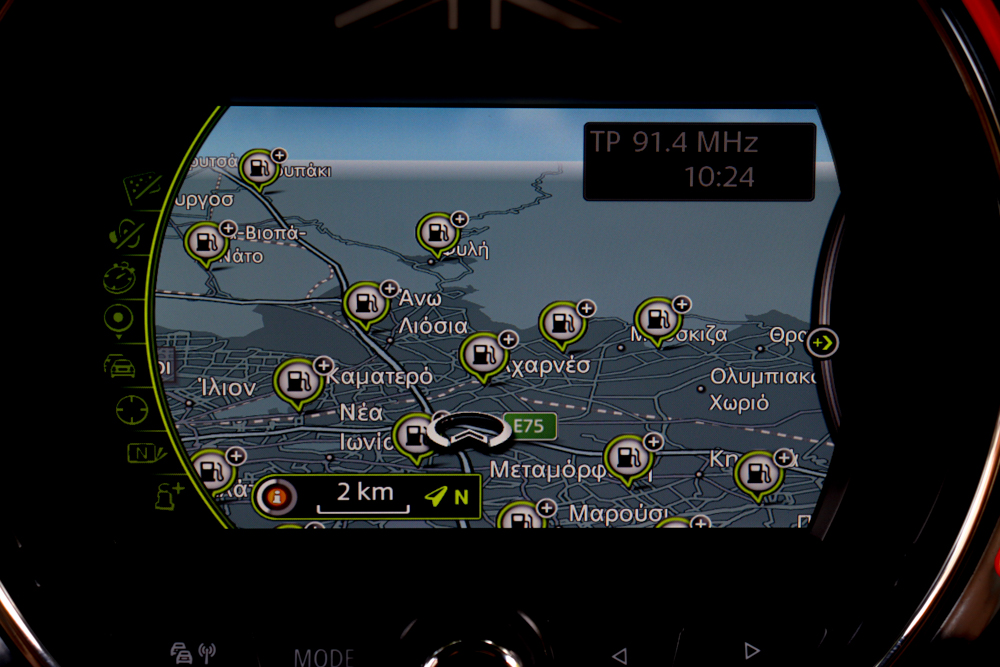Click the orange info icon beside scale
This screenshot has width=1000, height=667.
click(277, 496)
